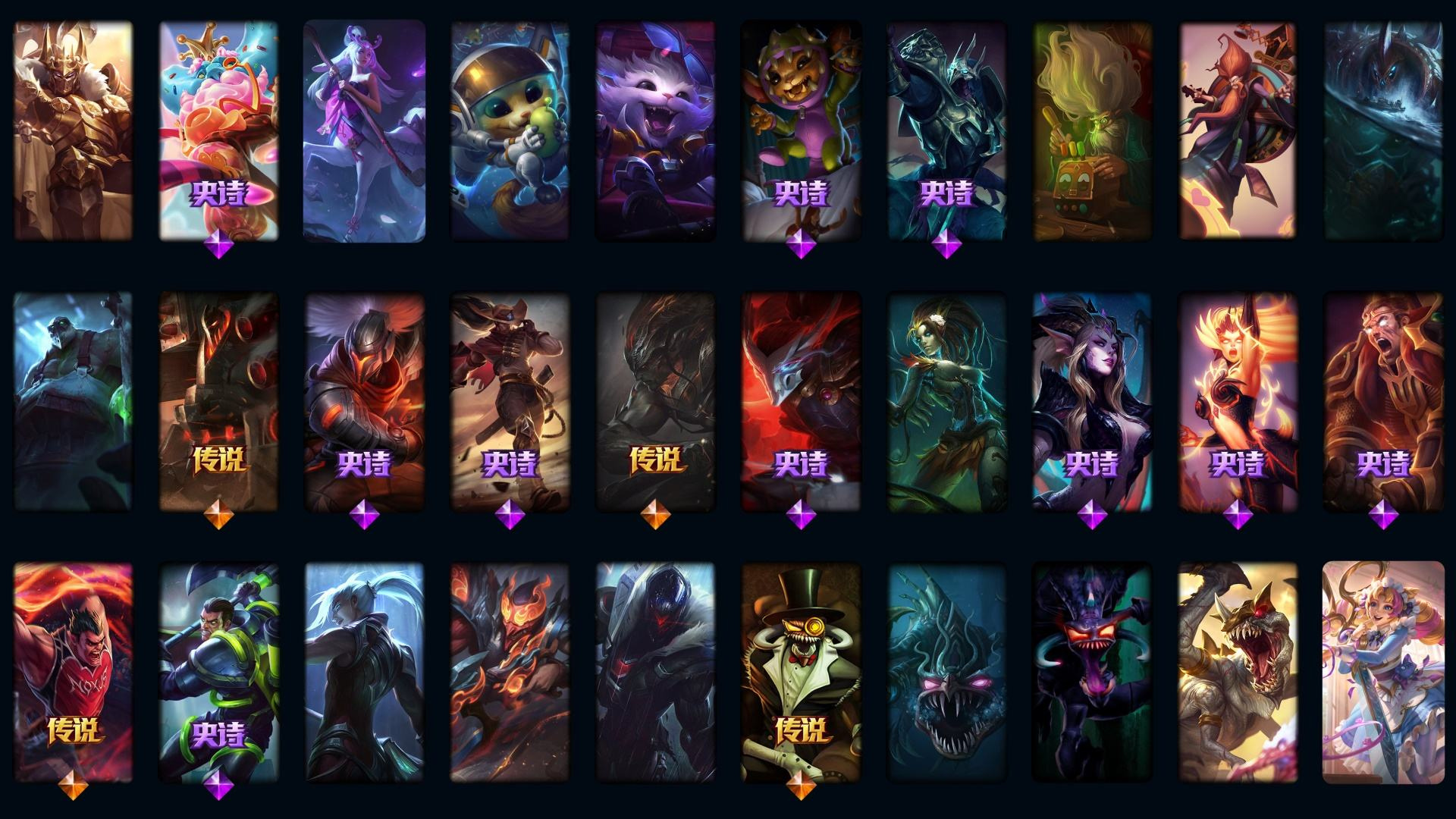Choose the red masked swordsman epic card

point(801,402)
